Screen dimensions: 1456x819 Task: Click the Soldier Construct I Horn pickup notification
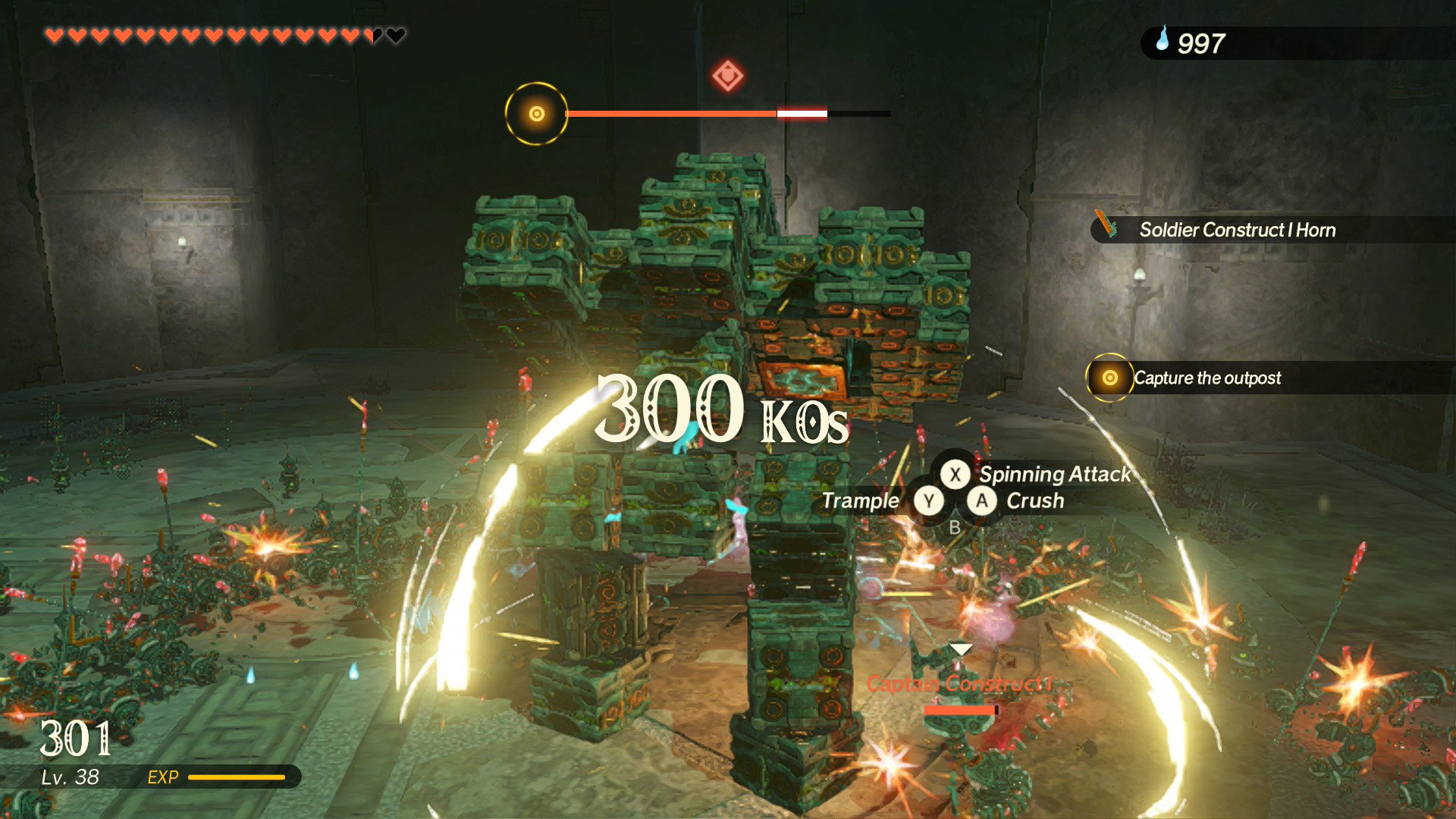pyautogui.click(x=1236, y=230)
